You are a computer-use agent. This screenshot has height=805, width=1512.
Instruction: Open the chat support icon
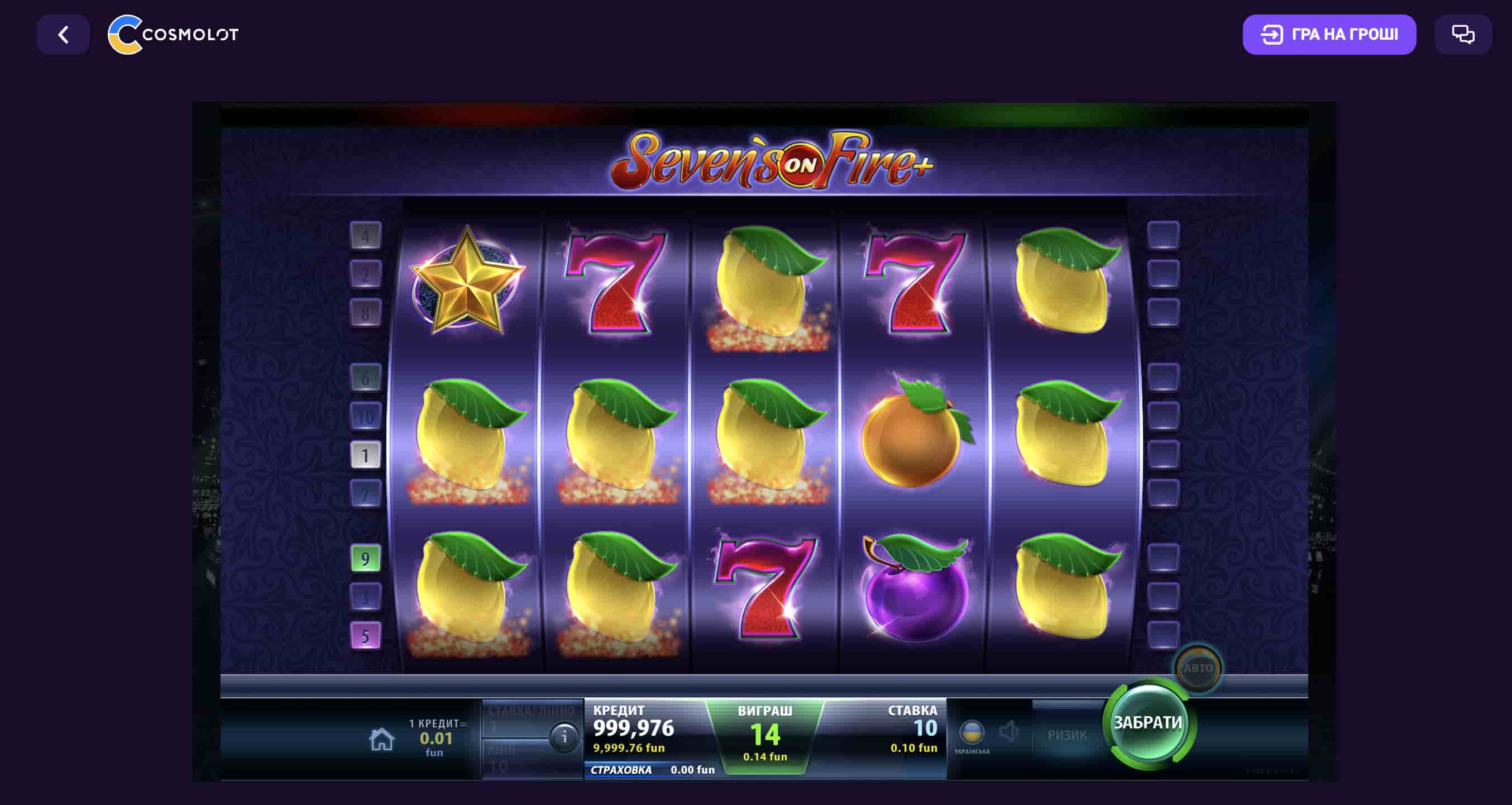(x=1463, y=35)
